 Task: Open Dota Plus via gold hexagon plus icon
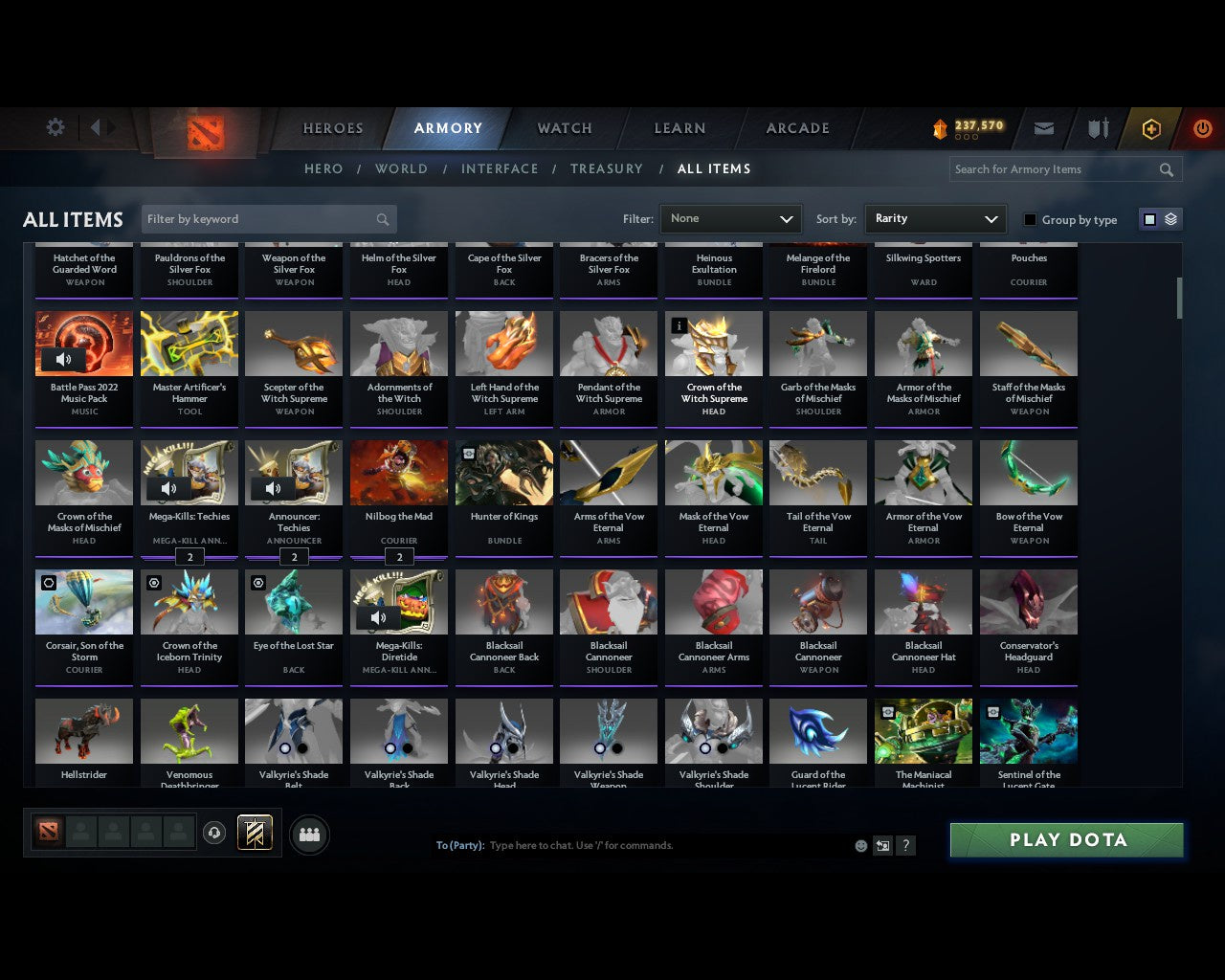point(1150,128)
